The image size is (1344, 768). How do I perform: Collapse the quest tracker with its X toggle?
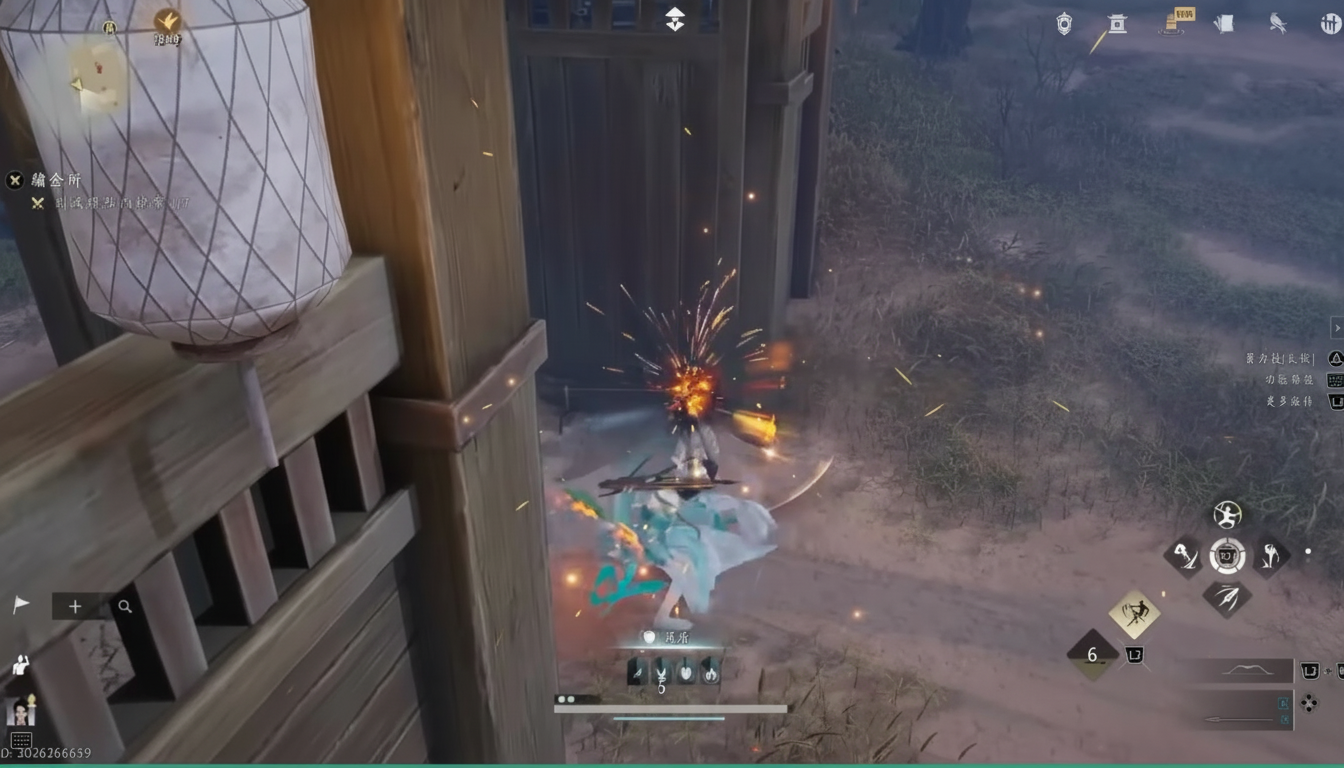(x=13, y=180)
